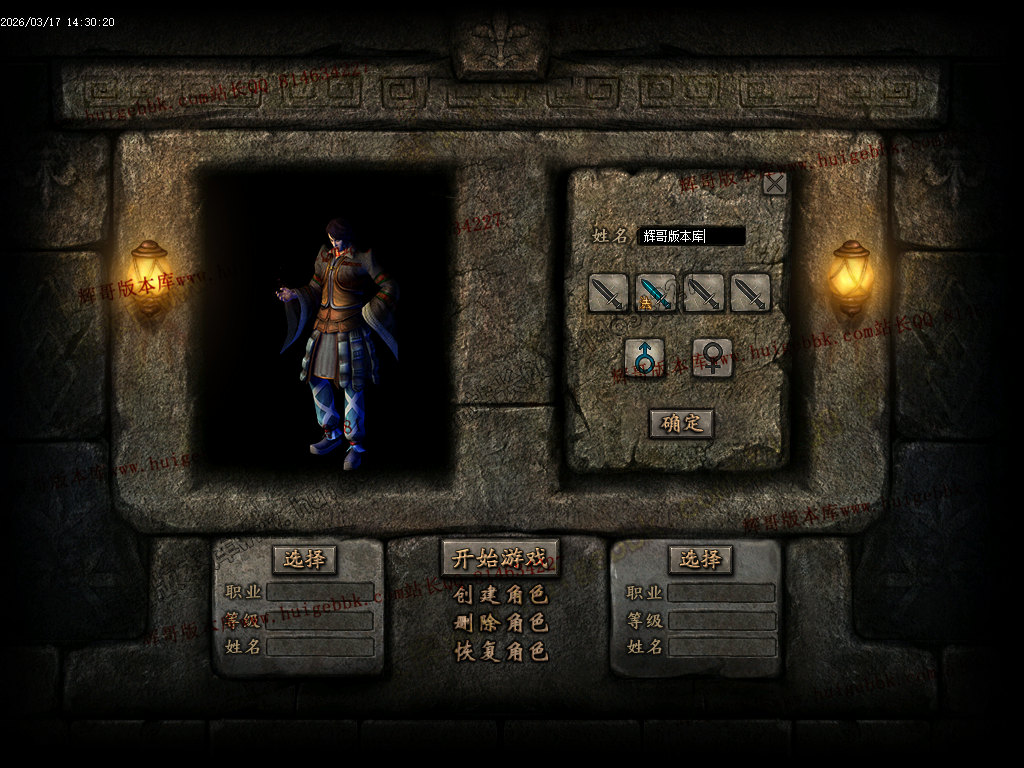Close the character creation panel
Viewport: 1024px width, 768px height.
(774, 183)
